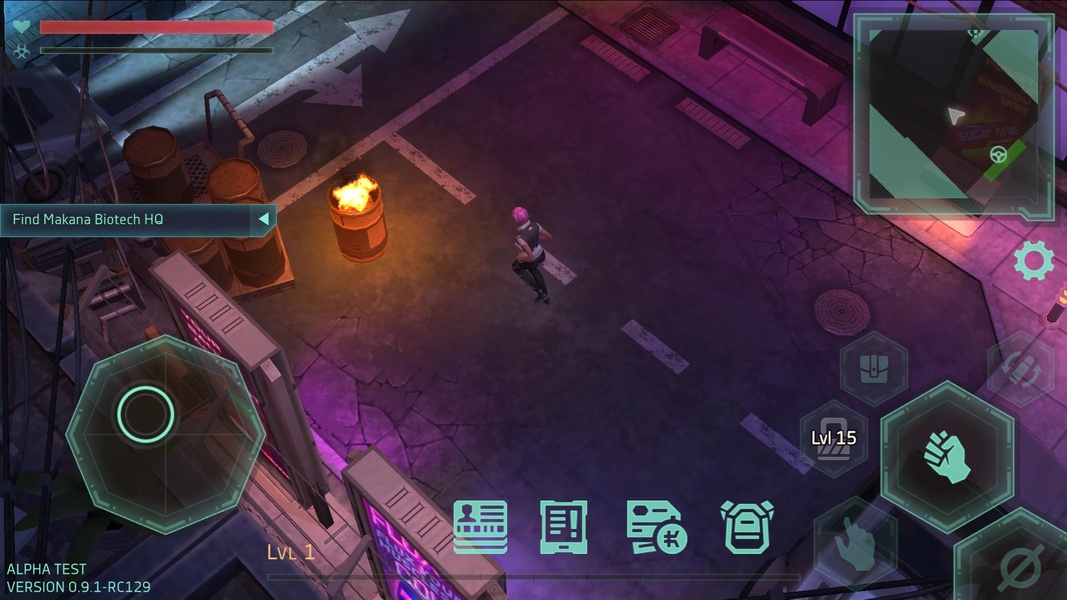Attack with the fist button
This screenshot has width=1067, height=600.
pyautogui.click(x=946, y=456)
